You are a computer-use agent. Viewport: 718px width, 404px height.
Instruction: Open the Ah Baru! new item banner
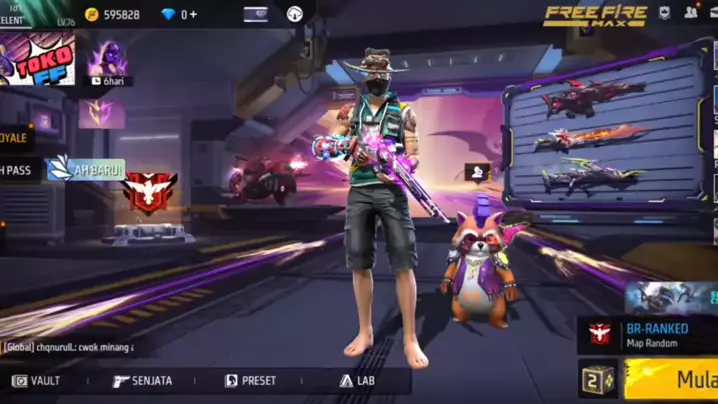click(87, 169)
